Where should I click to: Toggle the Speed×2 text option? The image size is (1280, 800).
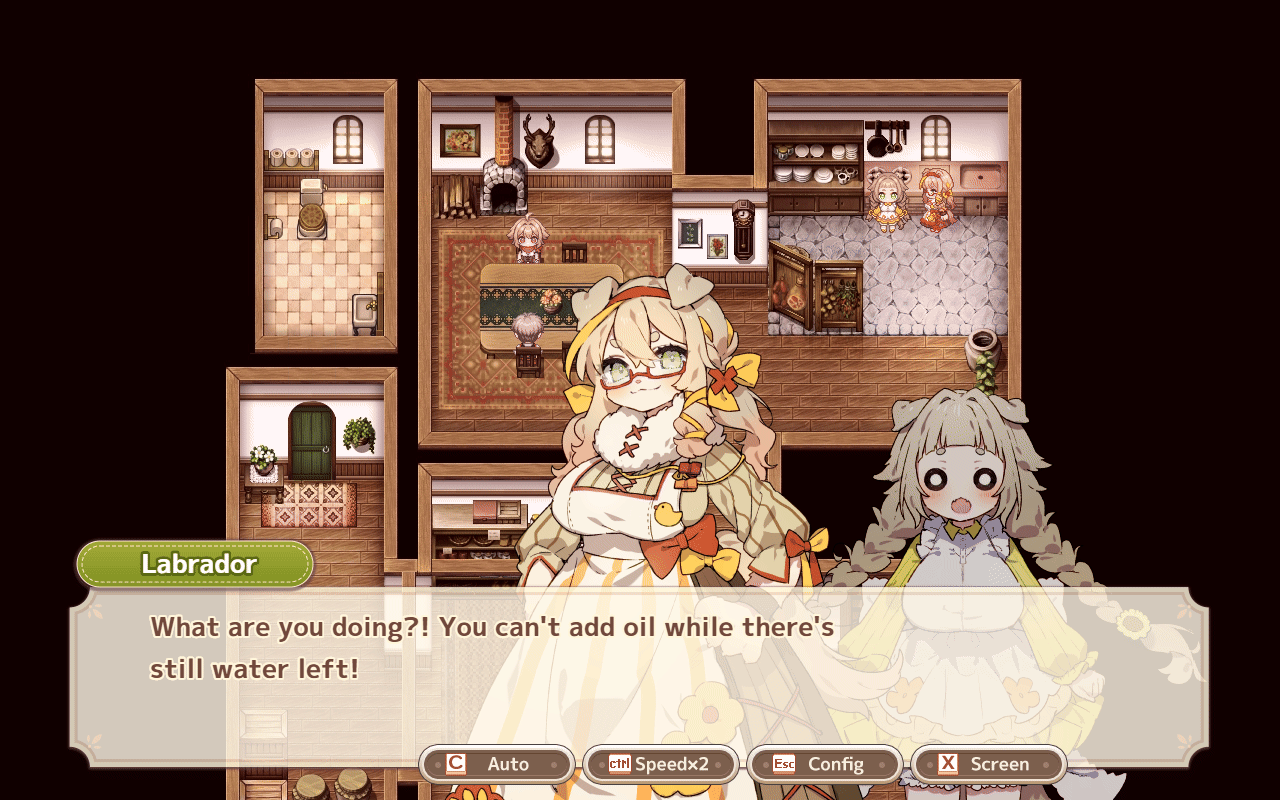pos(660,764)
